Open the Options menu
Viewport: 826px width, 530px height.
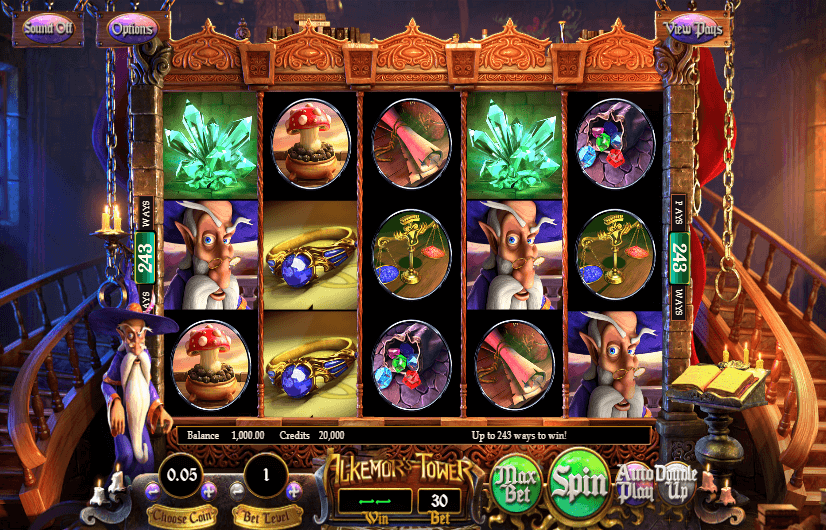pyautogui.click(x=132, y=29)
